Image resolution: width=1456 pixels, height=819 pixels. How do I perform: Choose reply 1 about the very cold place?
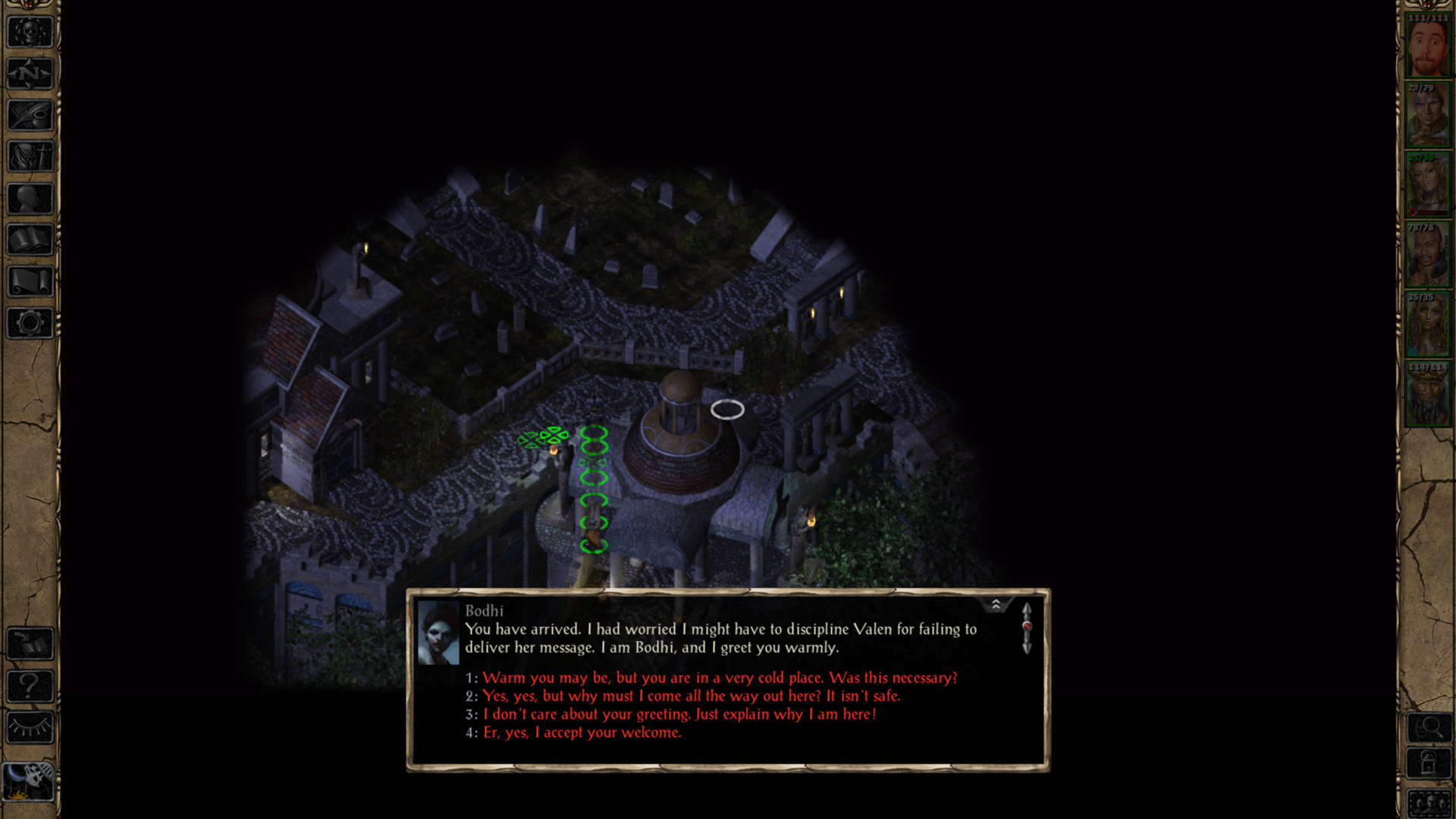click(x=719, y=678)
